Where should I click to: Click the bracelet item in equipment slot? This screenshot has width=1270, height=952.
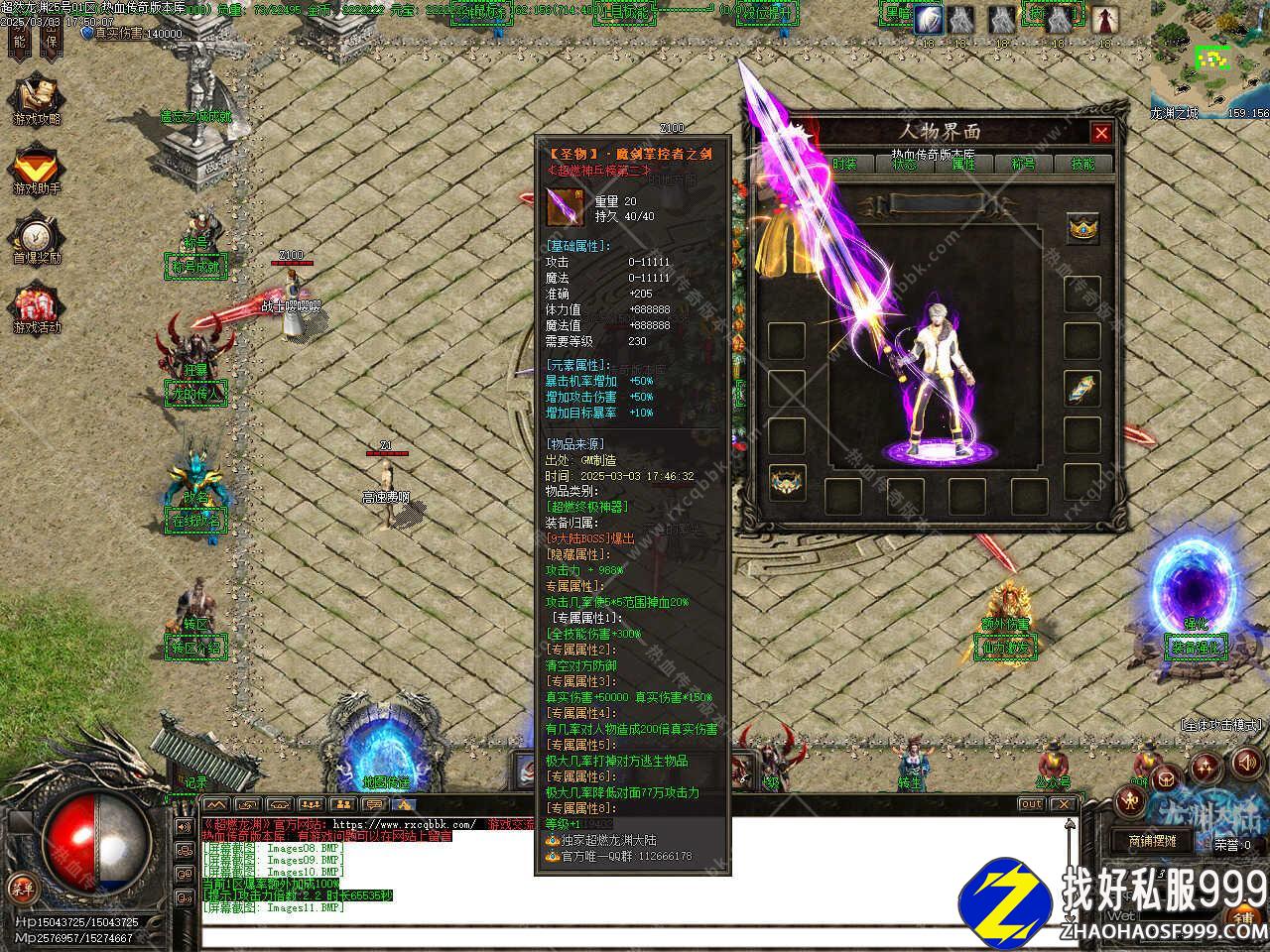point(1082,388)
